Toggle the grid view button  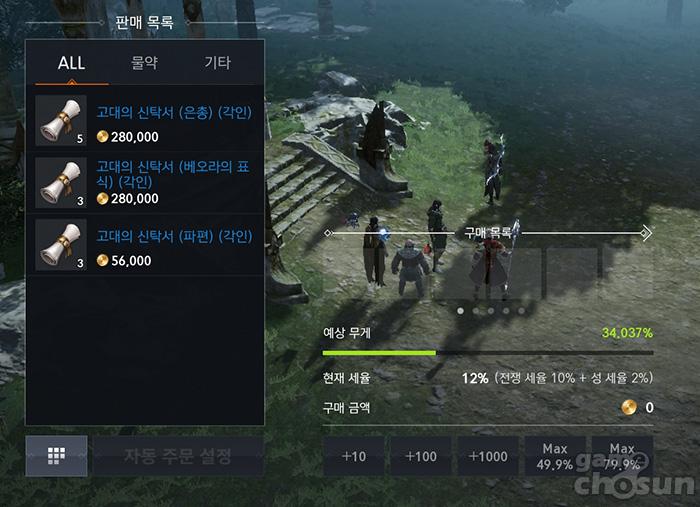click(55, 457)
